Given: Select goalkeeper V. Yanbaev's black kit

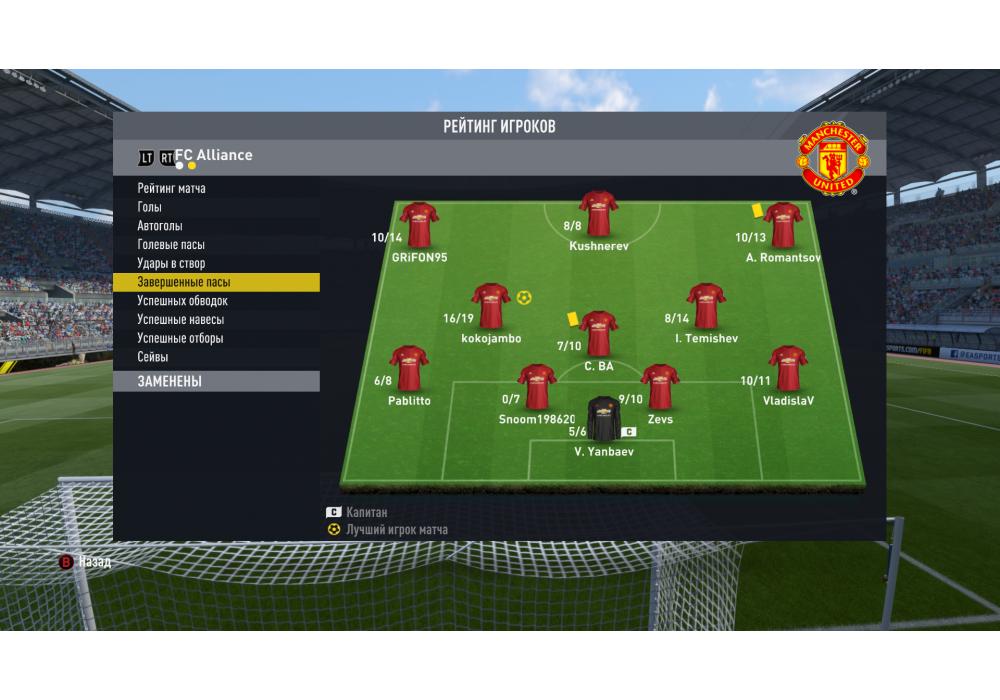Looking at the screenshot, I should [x=603, y=420].
